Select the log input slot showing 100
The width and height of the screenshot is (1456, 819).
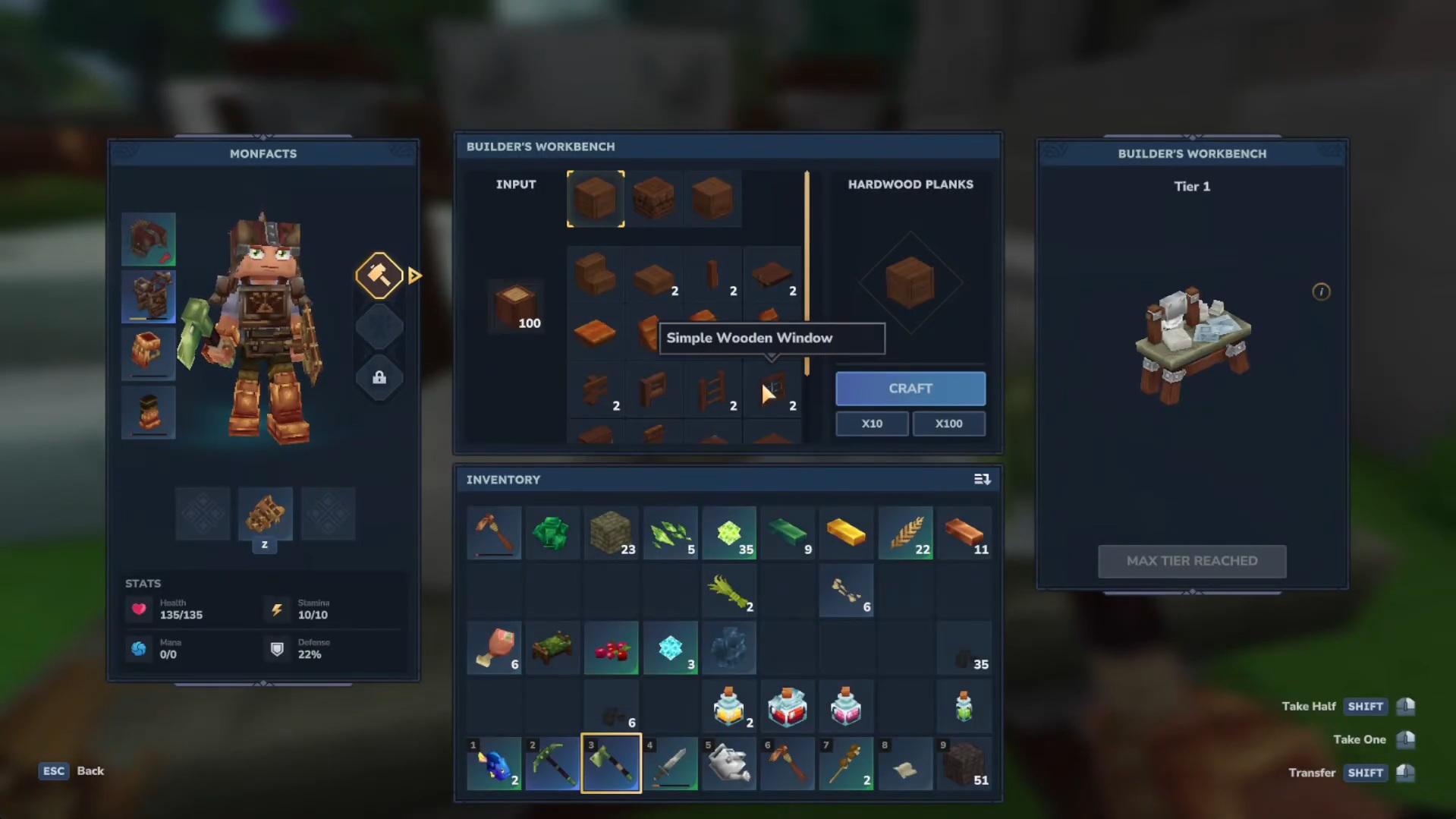tap(515, 306)
